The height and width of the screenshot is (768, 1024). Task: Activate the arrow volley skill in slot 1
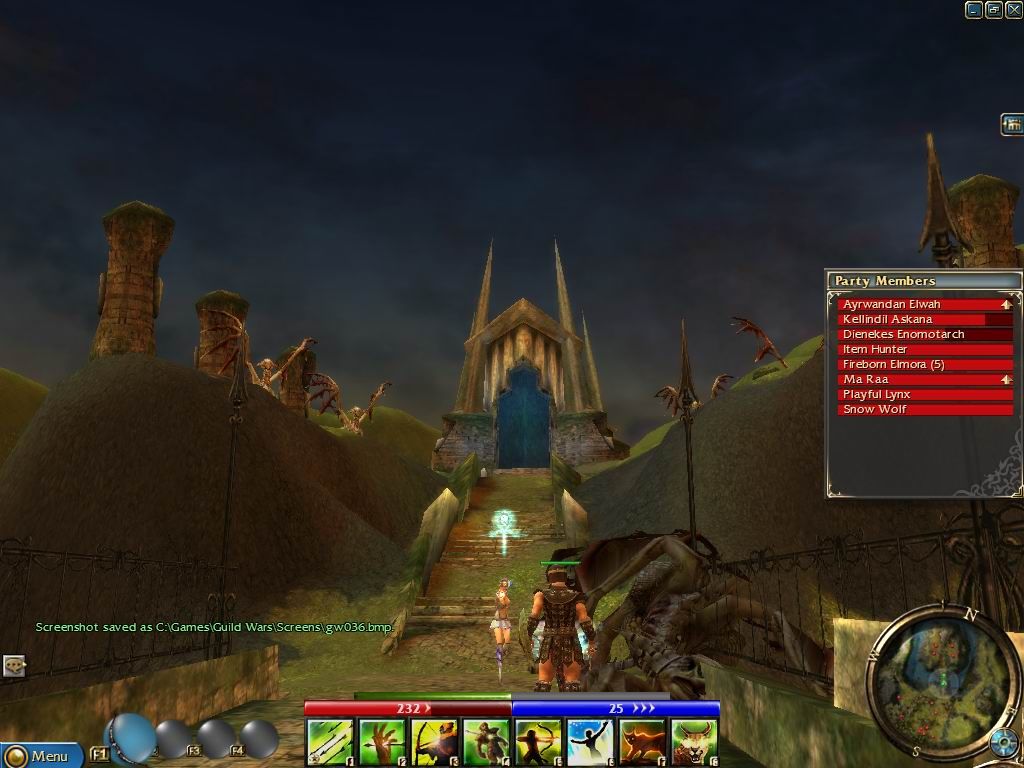click(330, 743)
